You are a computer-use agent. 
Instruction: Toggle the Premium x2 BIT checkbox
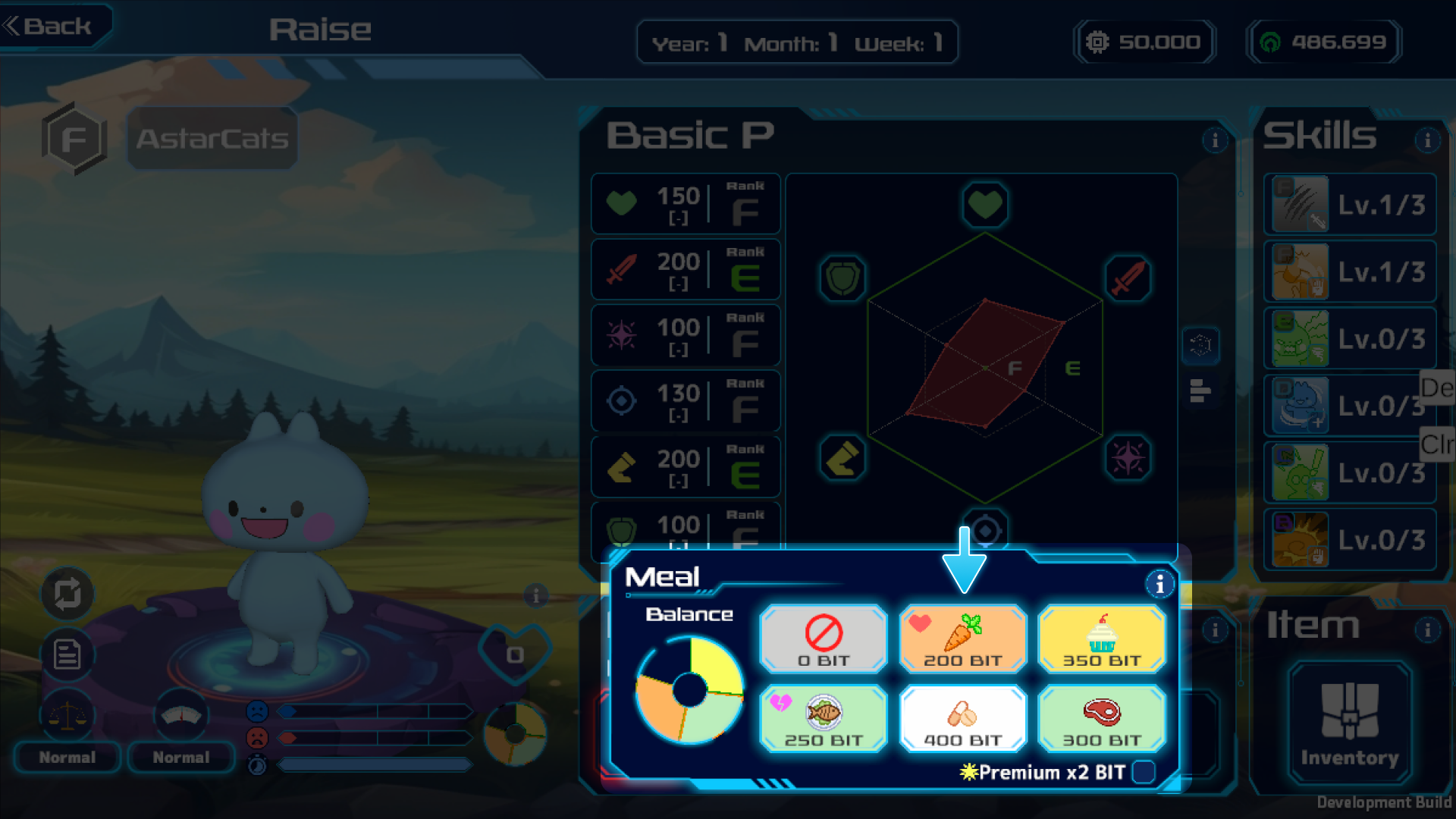[x=1143, y=772]
